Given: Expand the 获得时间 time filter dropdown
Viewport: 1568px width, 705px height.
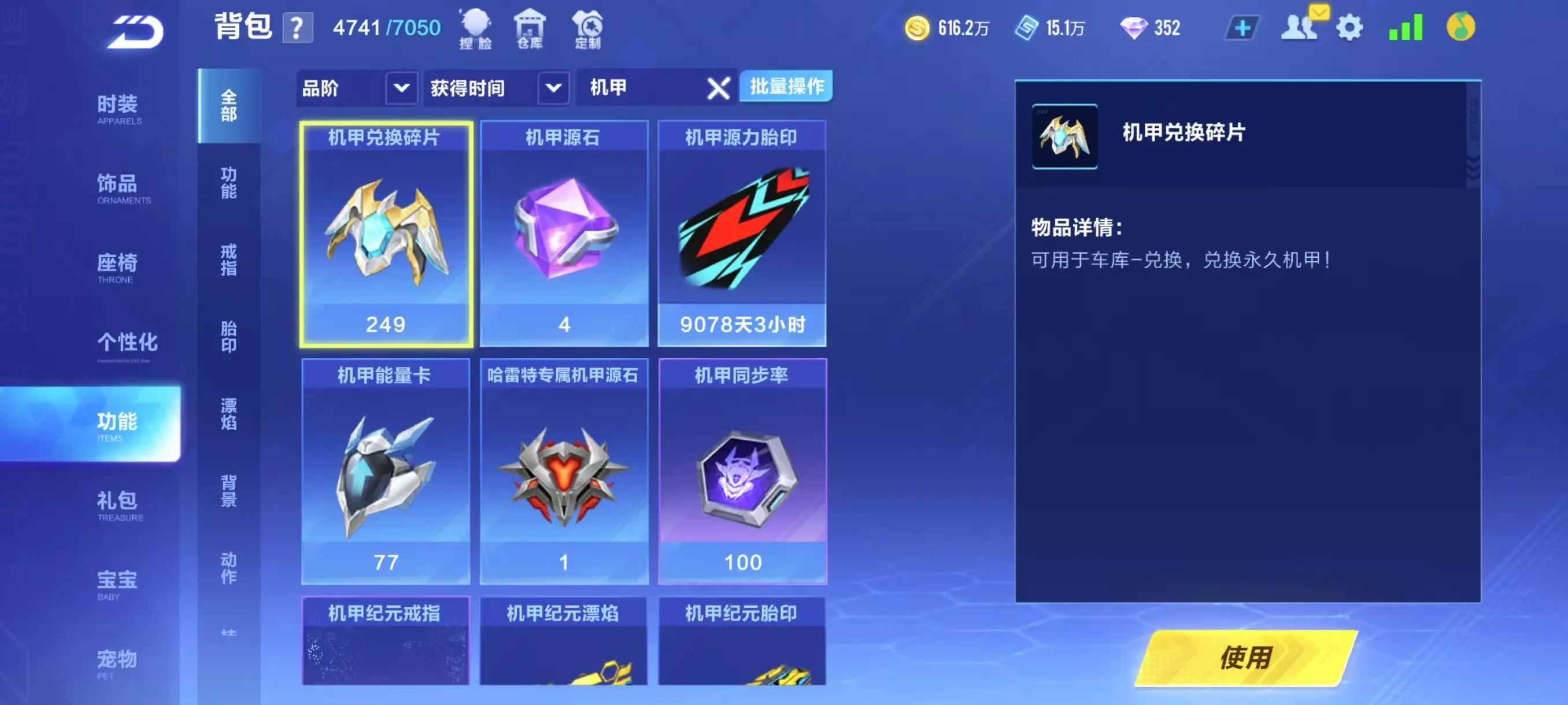Looking at the screenshot, I should tap(493, 88).
